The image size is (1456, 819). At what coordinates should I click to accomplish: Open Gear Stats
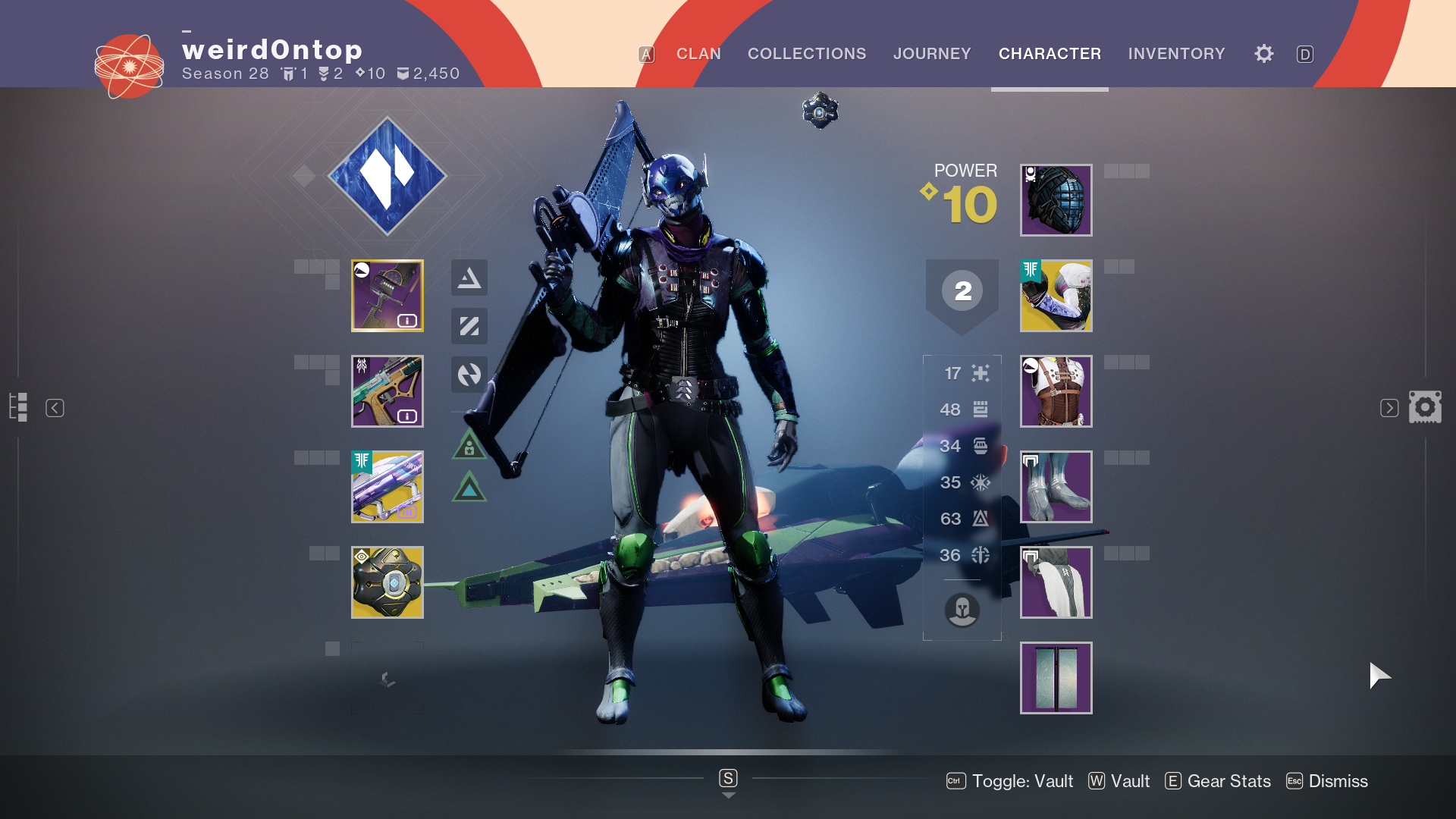point(1217,781)
